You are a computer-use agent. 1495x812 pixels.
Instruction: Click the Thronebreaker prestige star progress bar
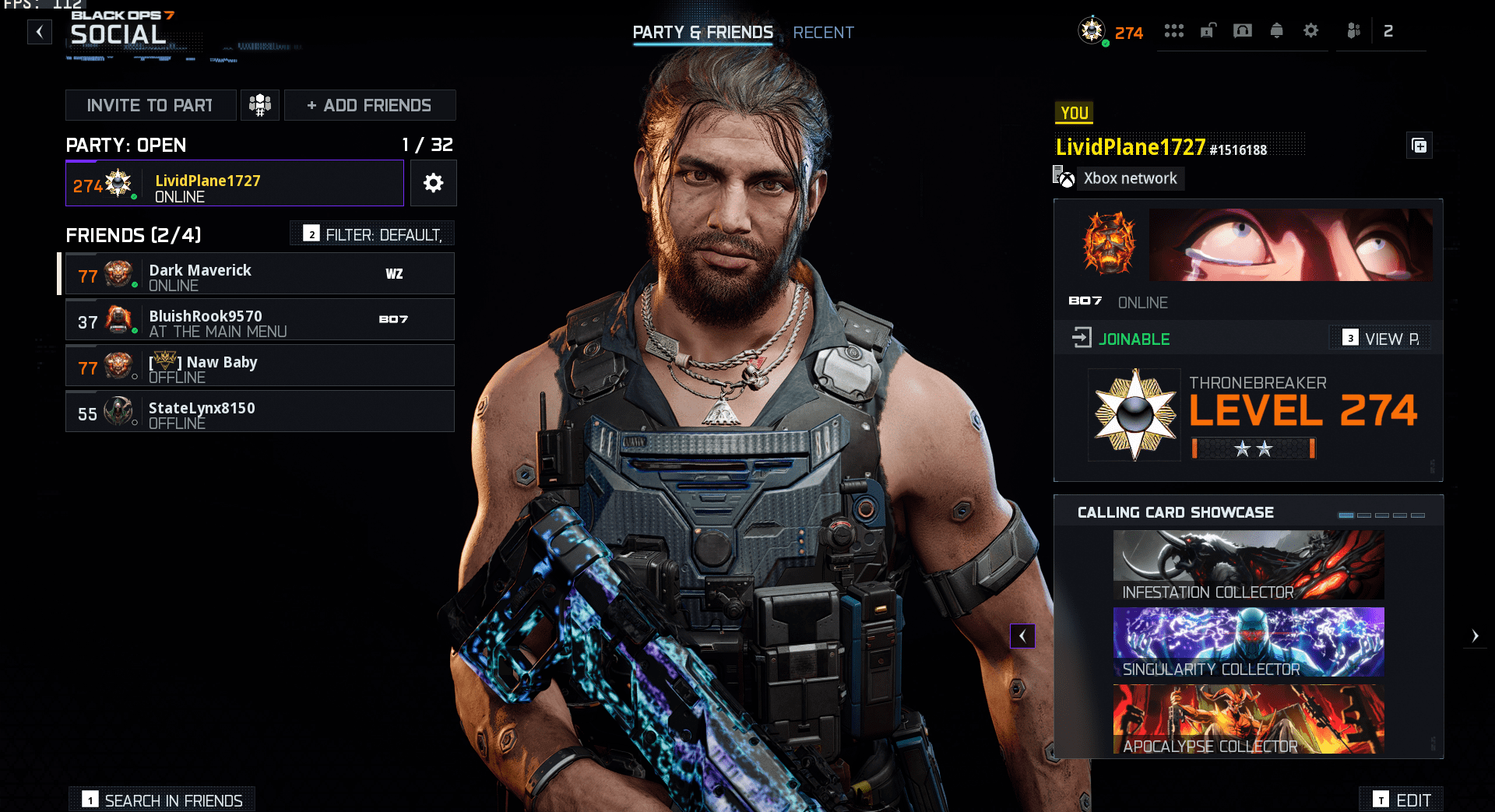pos(1252,448)
